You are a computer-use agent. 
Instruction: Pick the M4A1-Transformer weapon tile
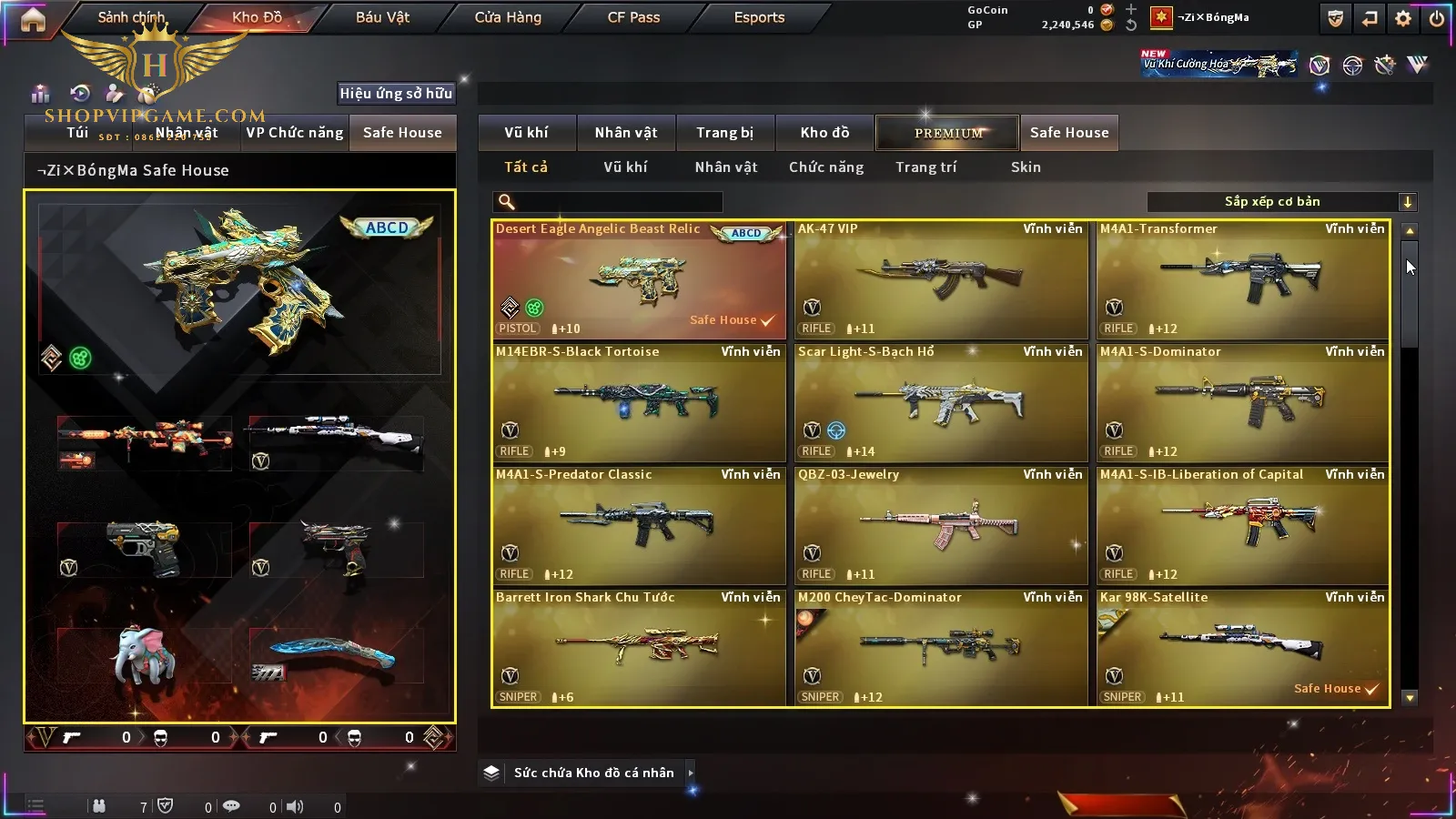[x=1242, y=279]
